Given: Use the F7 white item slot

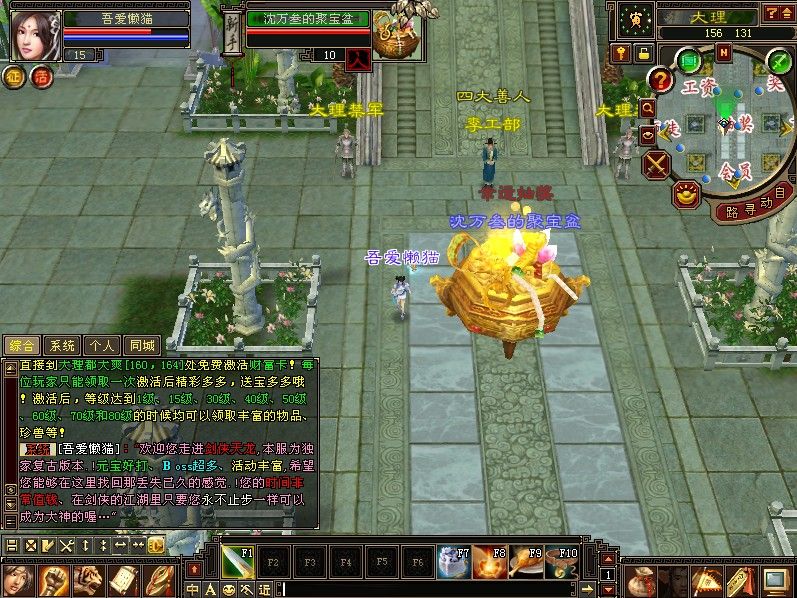Looking at the screenshot, I should click(x=455, y=562).
